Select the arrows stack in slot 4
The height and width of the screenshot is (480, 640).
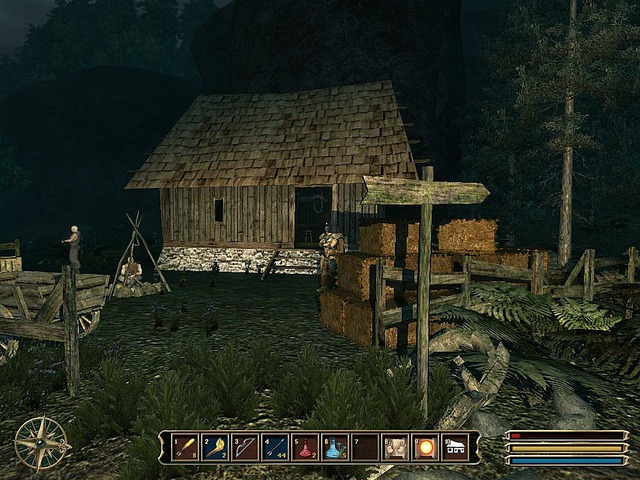click(275, 447)
